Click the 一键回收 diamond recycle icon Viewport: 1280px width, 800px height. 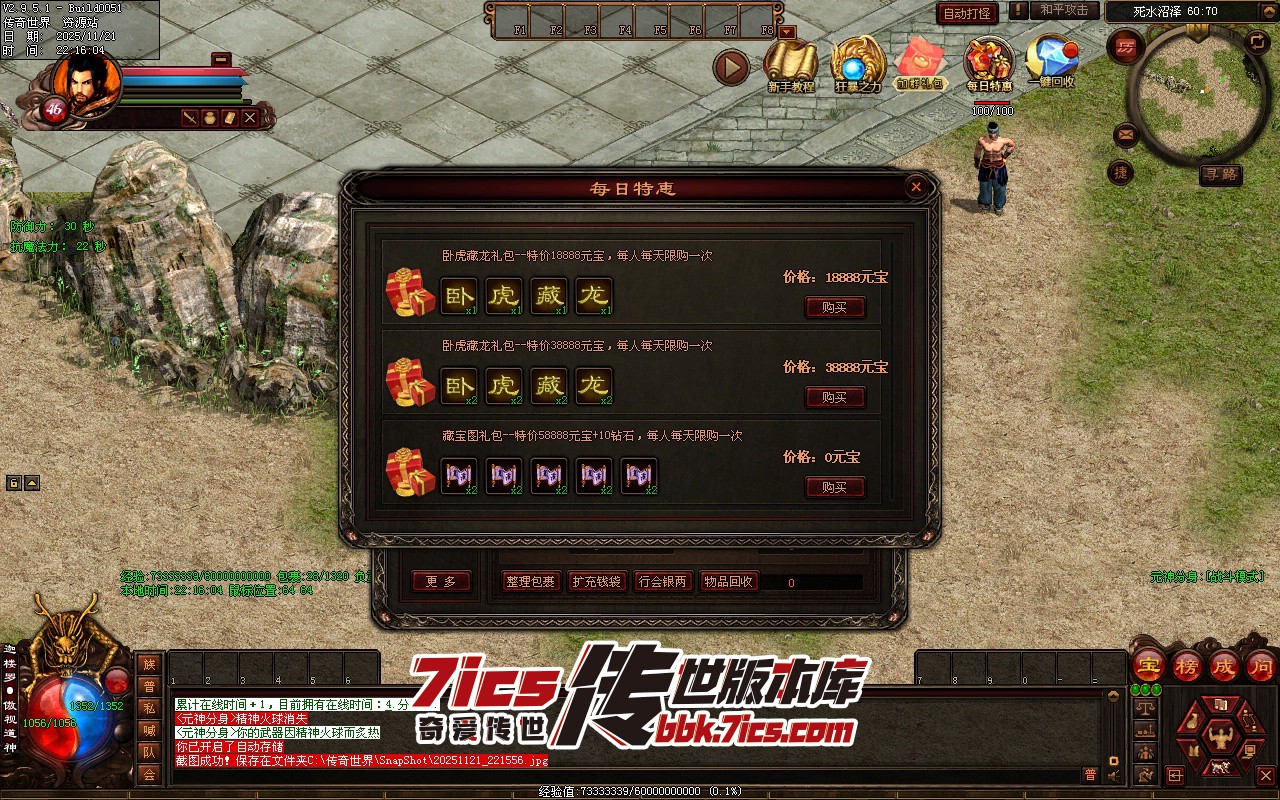(x=1051, y=60)
